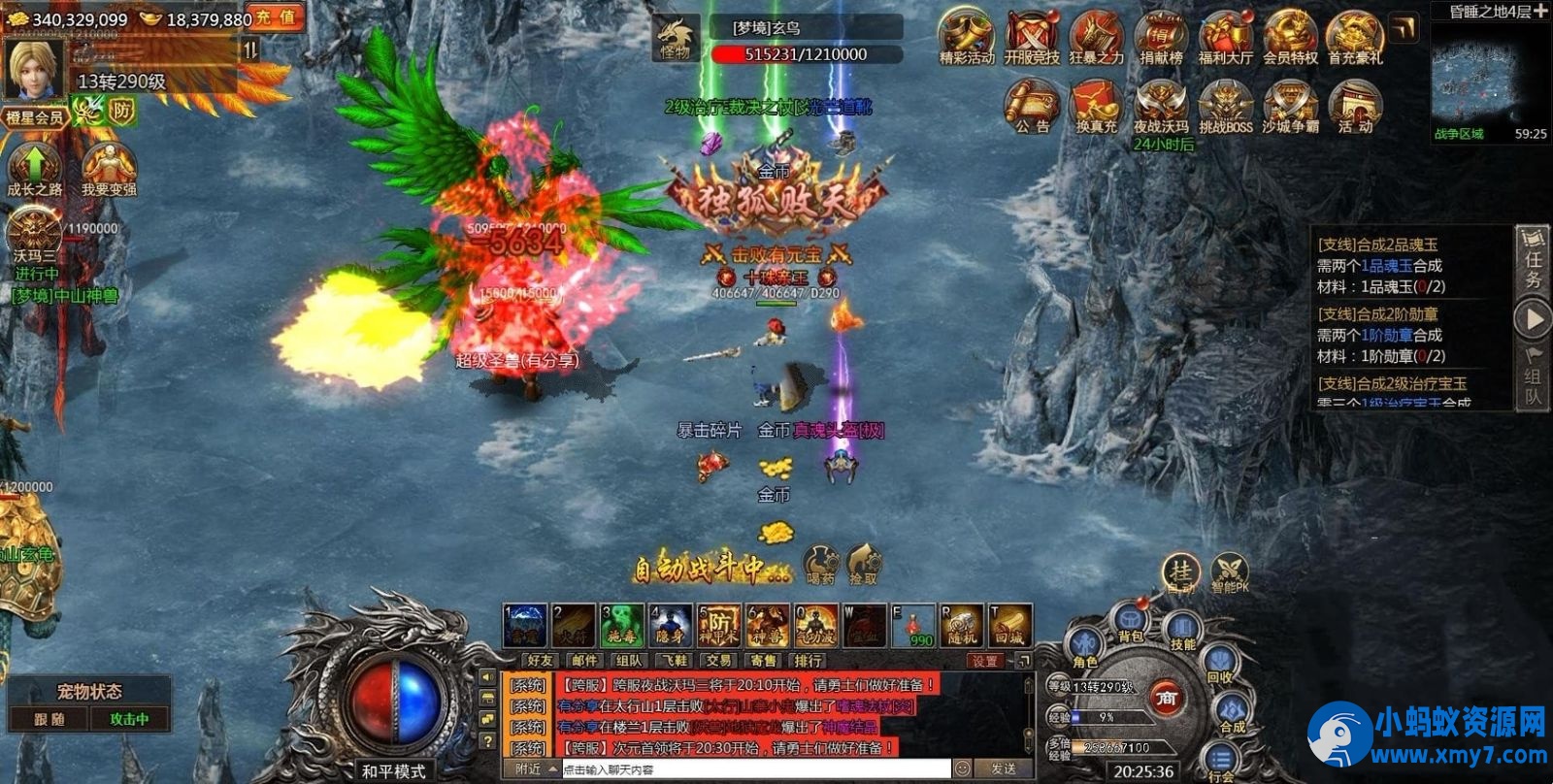Open the 邮件 mail tab
The width and height of the screenshot is (1553, 784).
click(x=585, y=661)
